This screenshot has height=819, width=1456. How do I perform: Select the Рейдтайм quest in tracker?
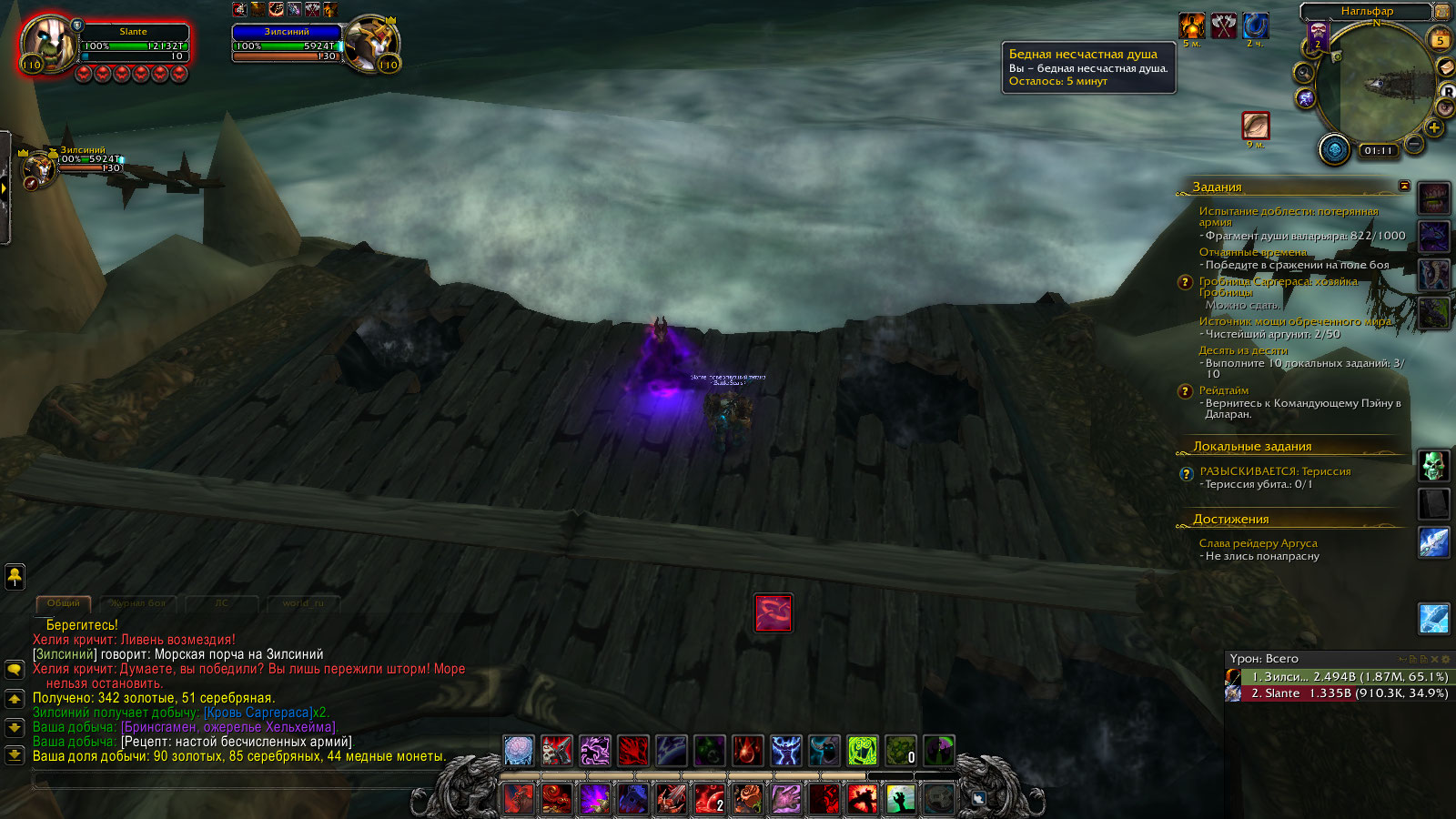(x=1224, y=390)
